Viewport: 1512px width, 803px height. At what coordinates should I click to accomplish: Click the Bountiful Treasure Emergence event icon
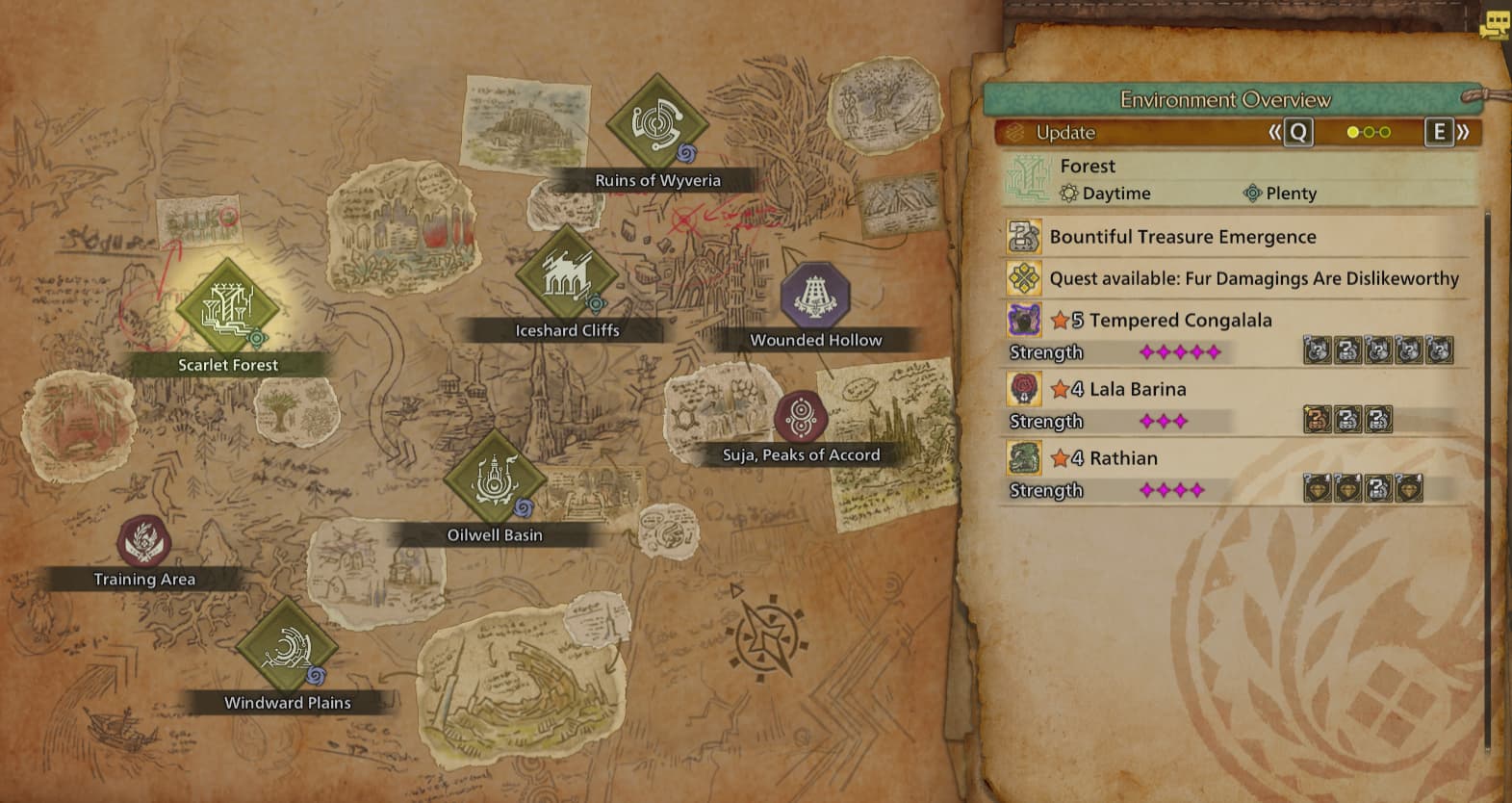1024,236
